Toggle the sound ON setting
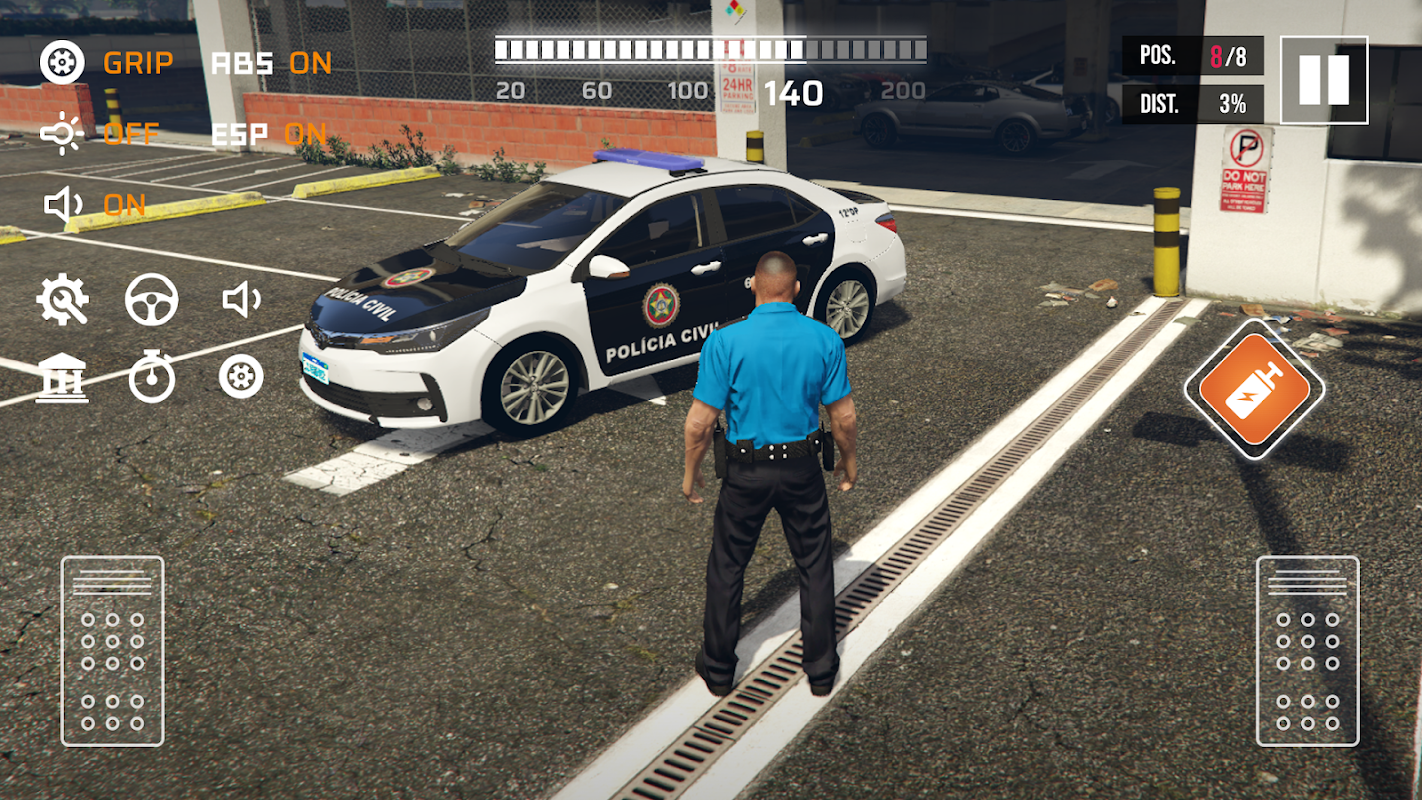The width and height of the screenshot is (1422, 800). tap(95, 205)
